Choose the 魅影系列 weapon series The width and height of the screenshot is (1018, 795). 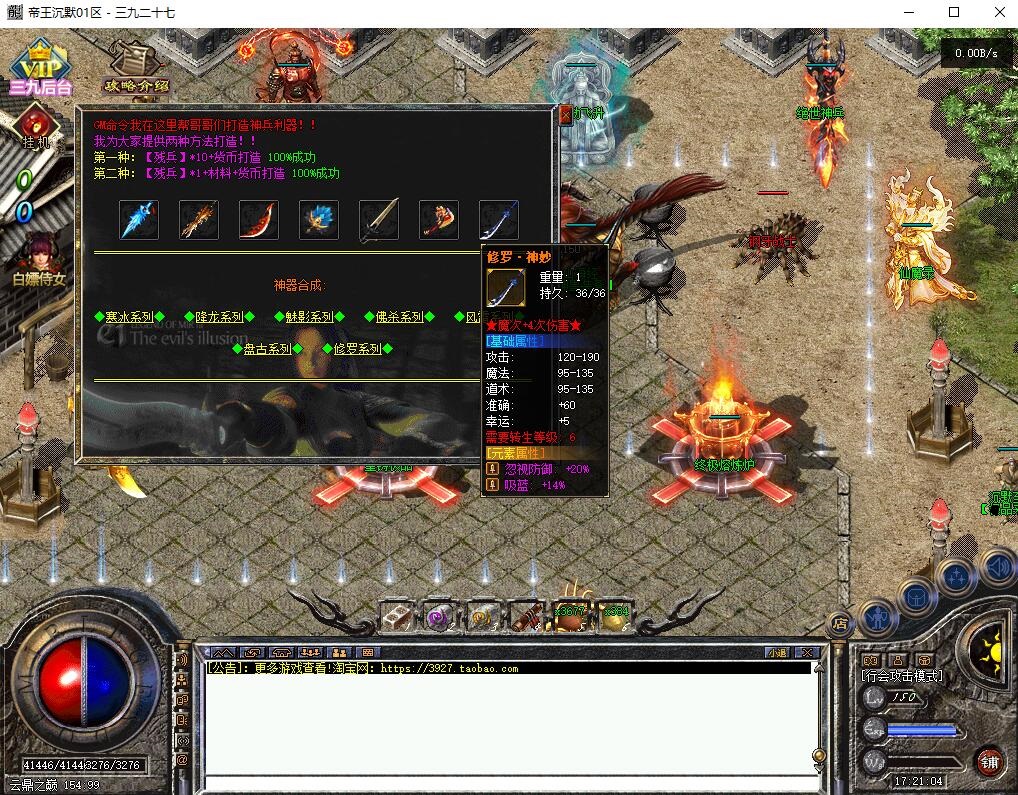(309, 317)
